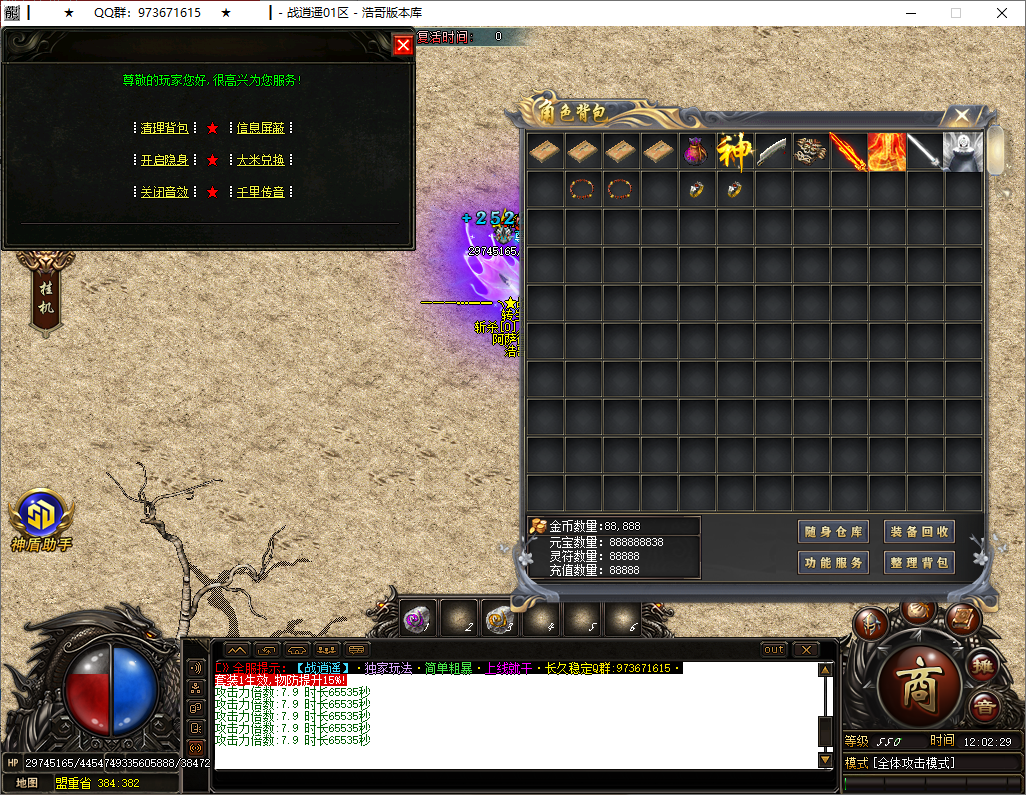The width and height of the screenshot is (1026, 795).
Task: Toggle the 关闭音效 option
Action: click(164, 192)
